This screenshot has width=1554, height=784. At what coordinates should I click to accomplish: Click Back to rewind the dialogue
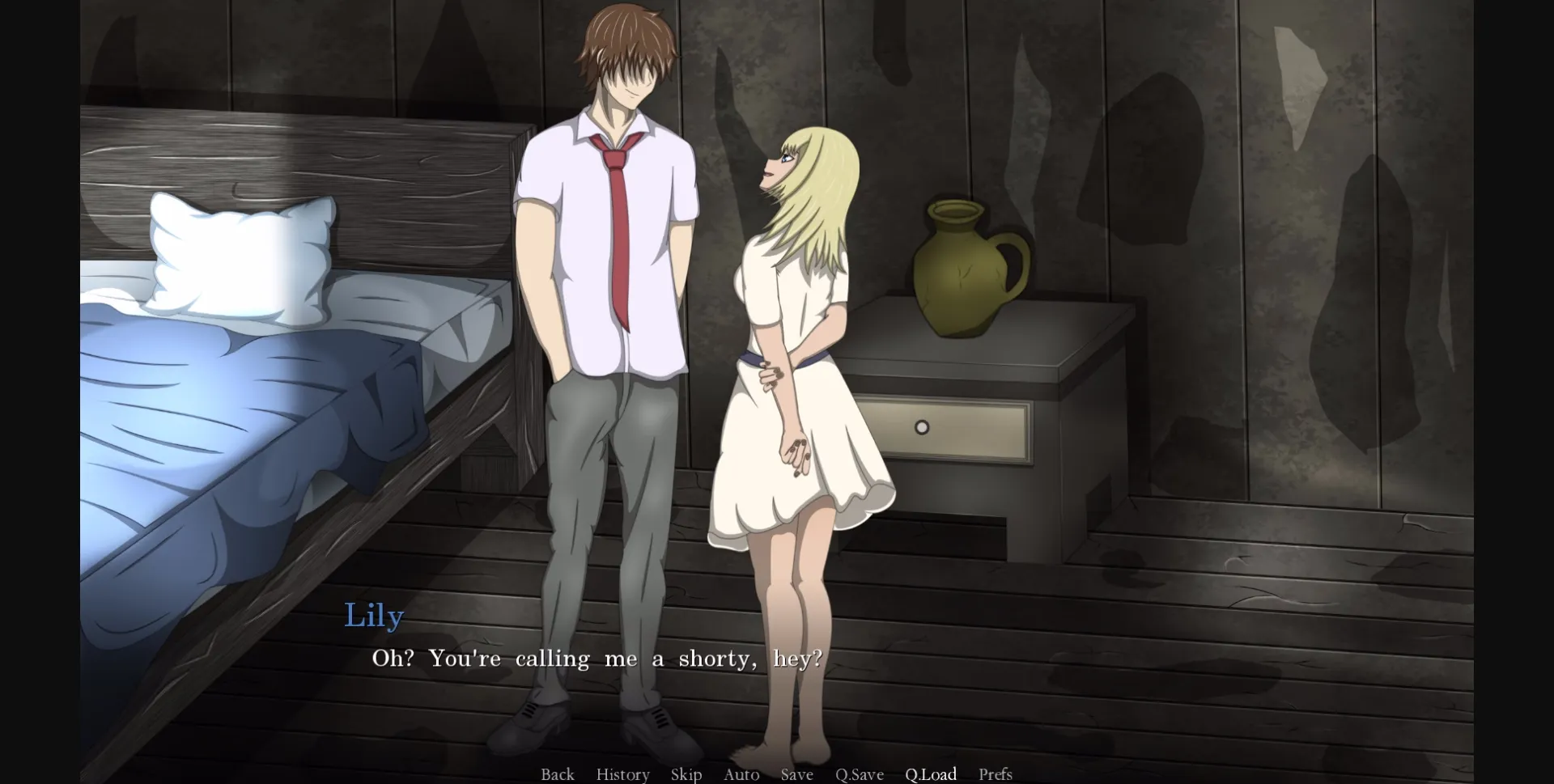[x=557, y=774]
